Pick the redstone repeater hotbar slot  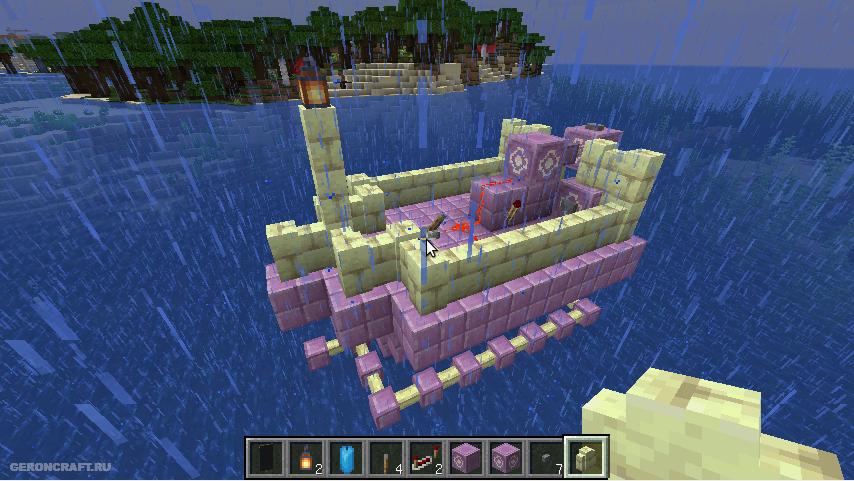click(x=425, y=458)
